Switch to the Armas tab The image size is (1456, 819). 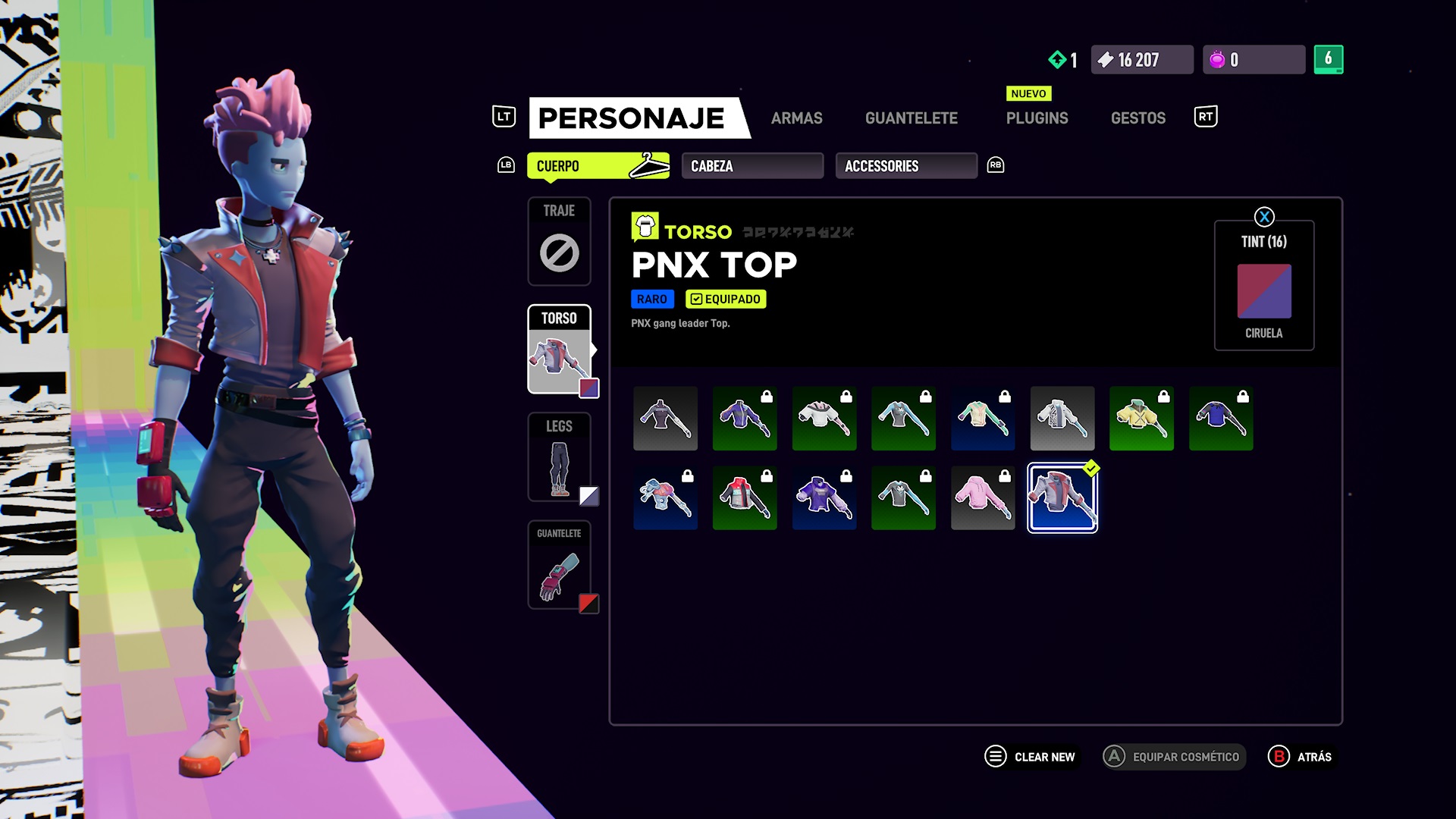[x=796, y=118]
